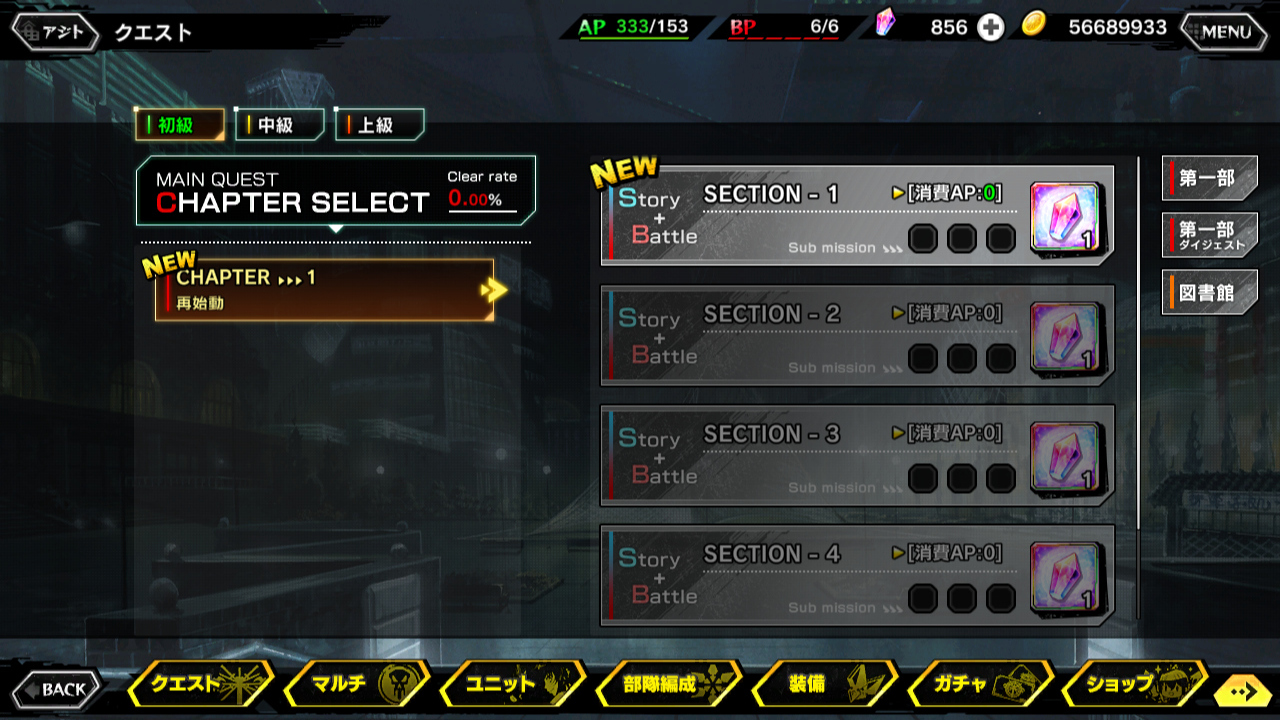Open 部隊編成 team formation
Image resolution: width=1280 pixels, height=720 pixels.
668,685
